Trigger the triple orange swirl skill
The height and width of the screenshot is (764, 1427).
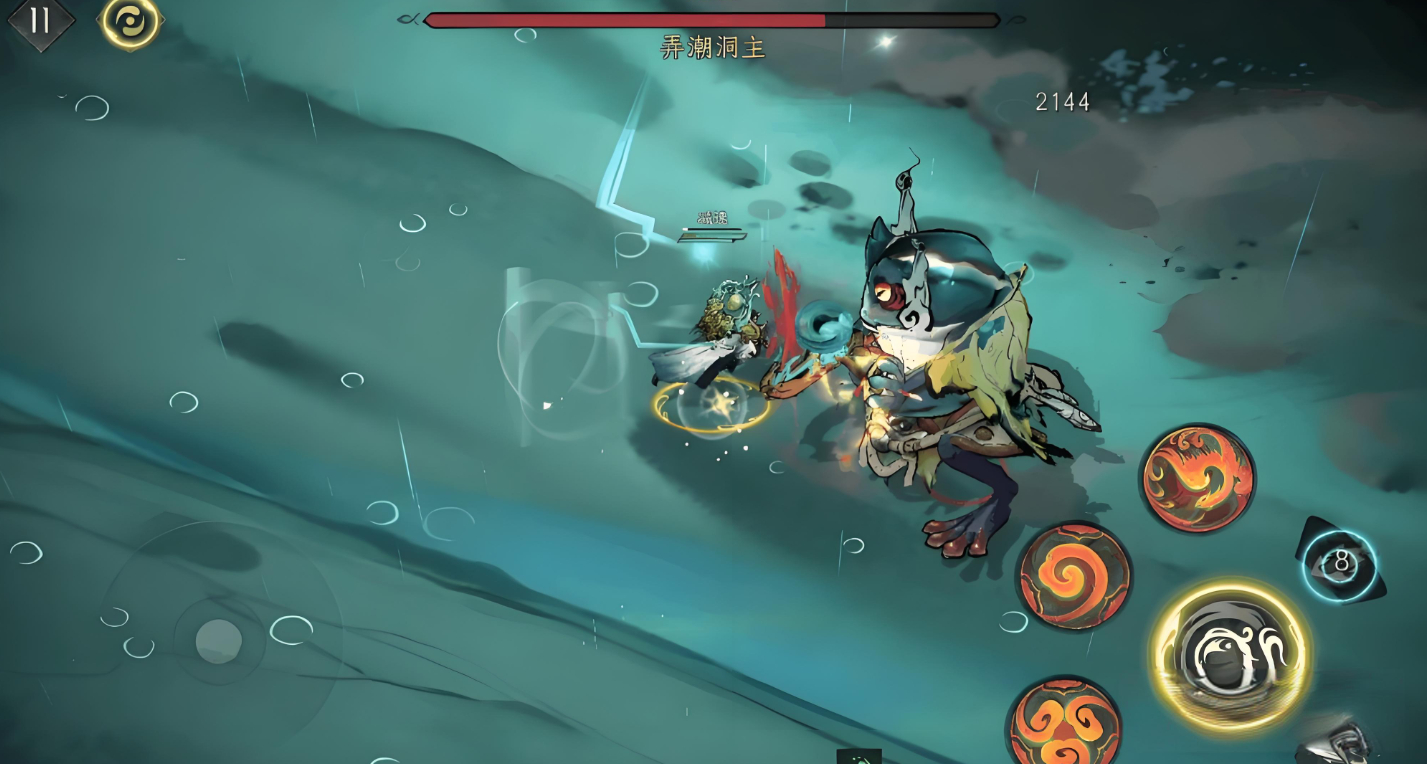point(1064,724)
